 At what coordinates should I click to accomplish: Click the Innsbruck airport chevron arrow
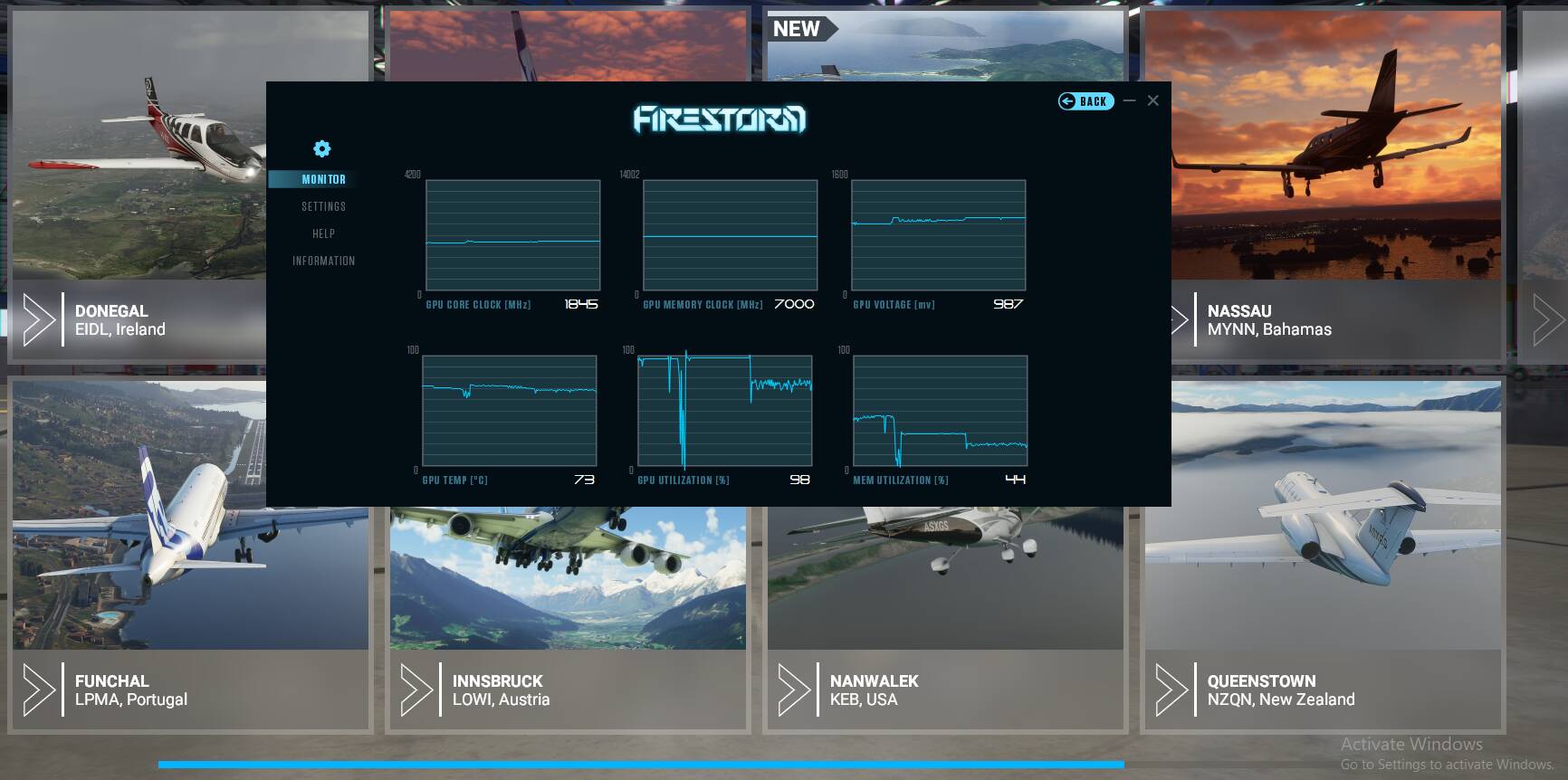click(416, 690)
